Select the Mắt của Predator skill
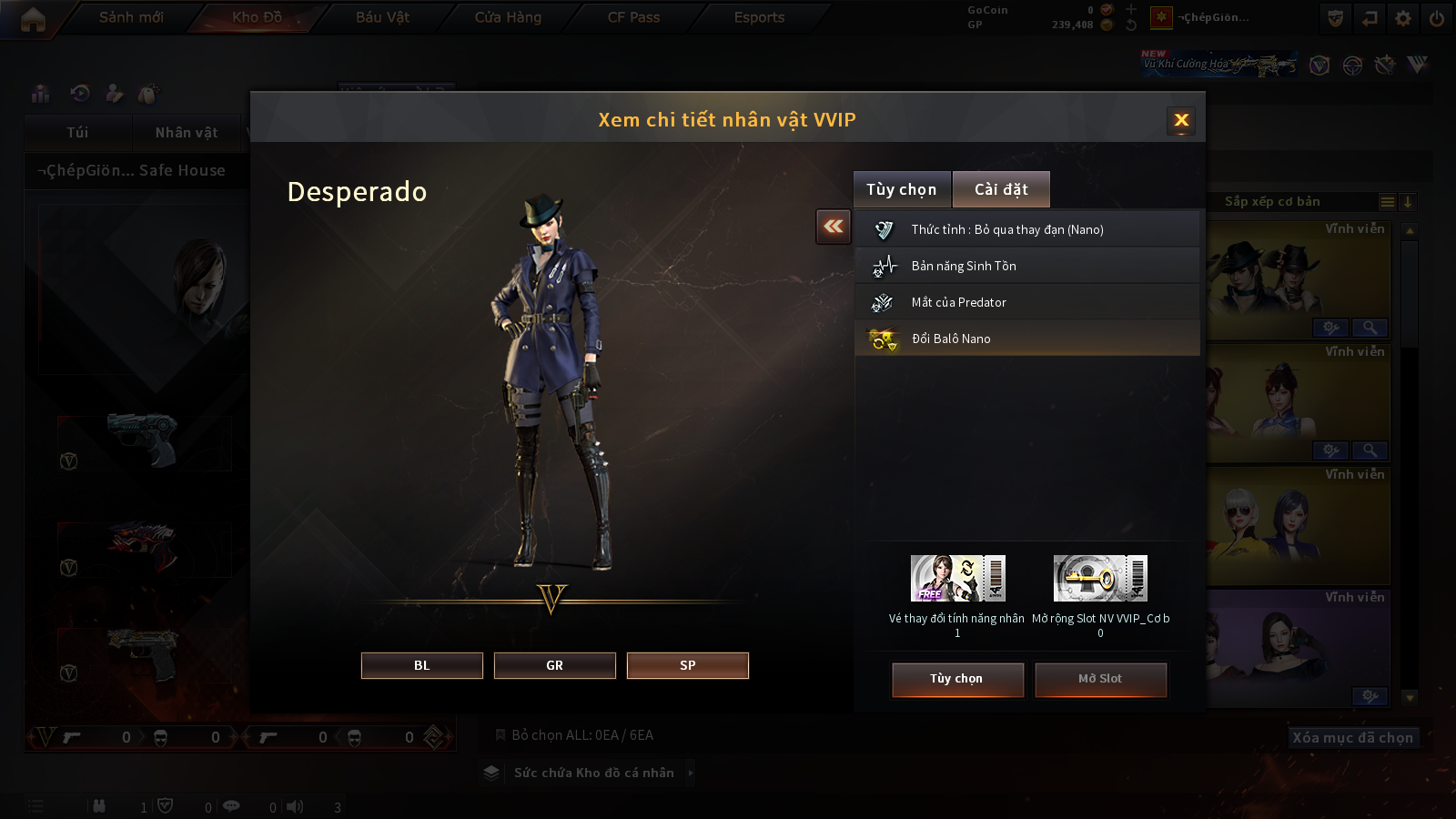Viewport: 1456px width, 819px height. [x=1026, y=302]
